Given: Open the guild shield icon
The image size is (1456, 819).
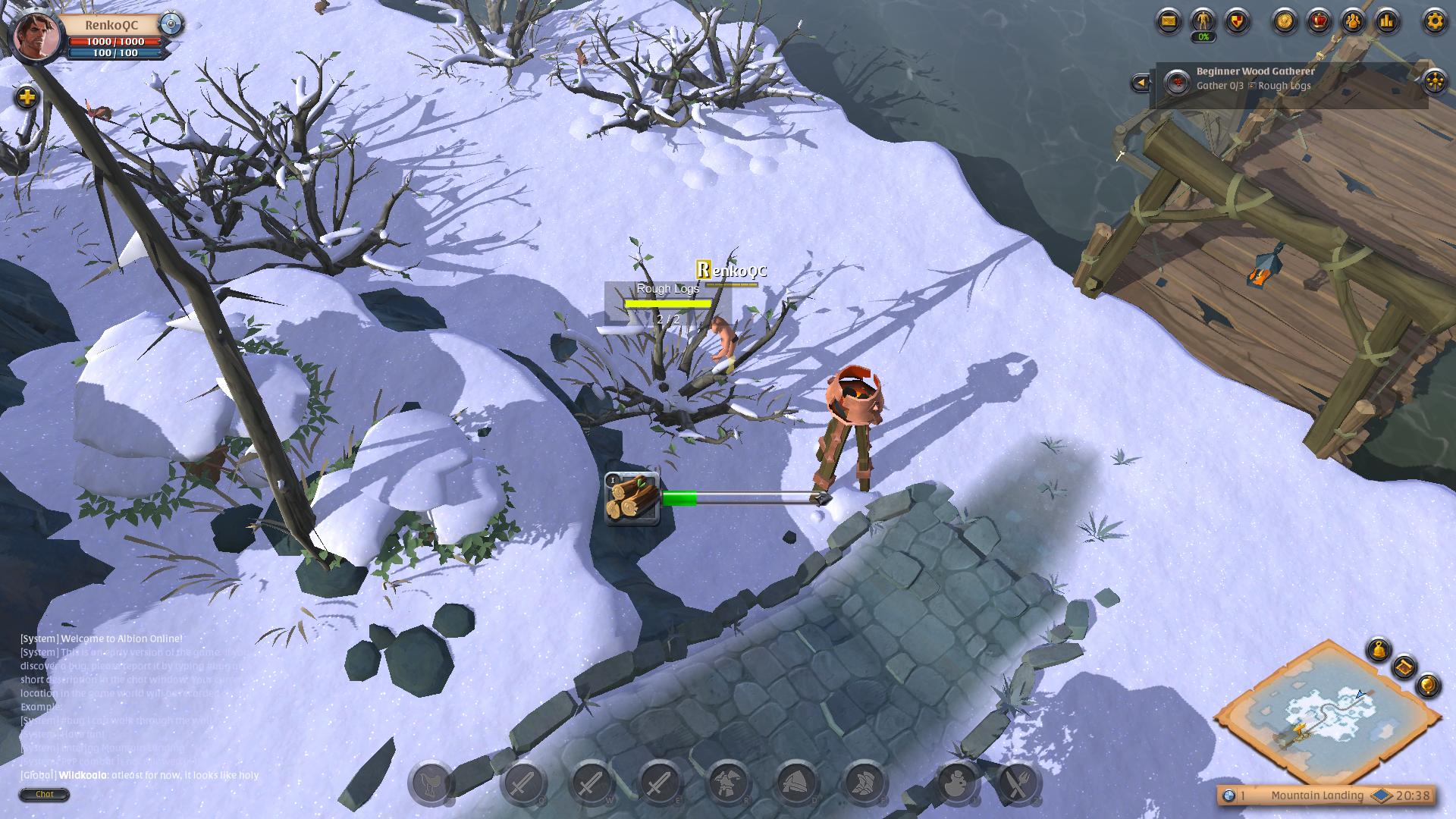Looking at the screenshot, I should [x=1238, y=21].
